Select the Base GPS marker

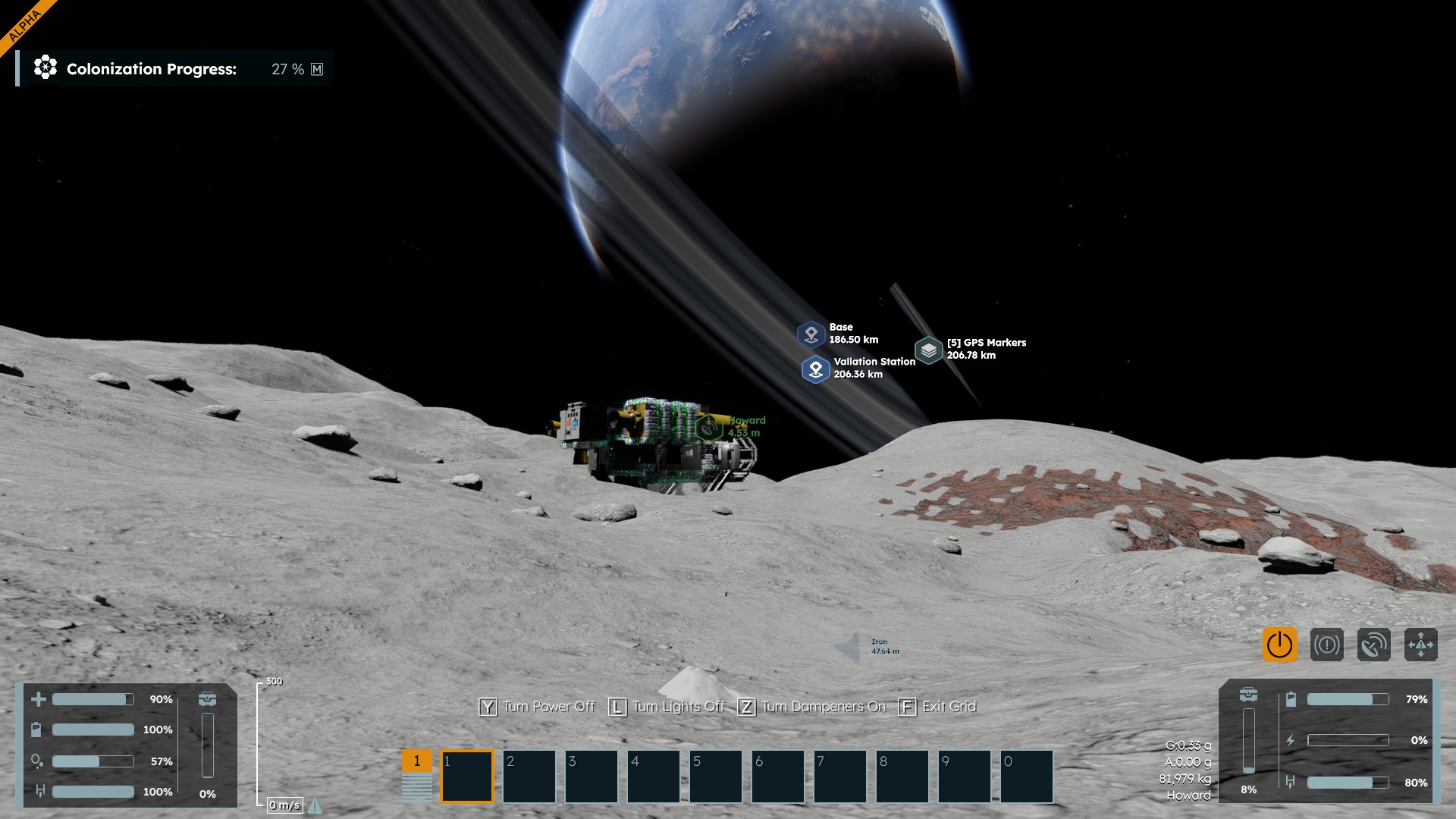pos(811,334)
